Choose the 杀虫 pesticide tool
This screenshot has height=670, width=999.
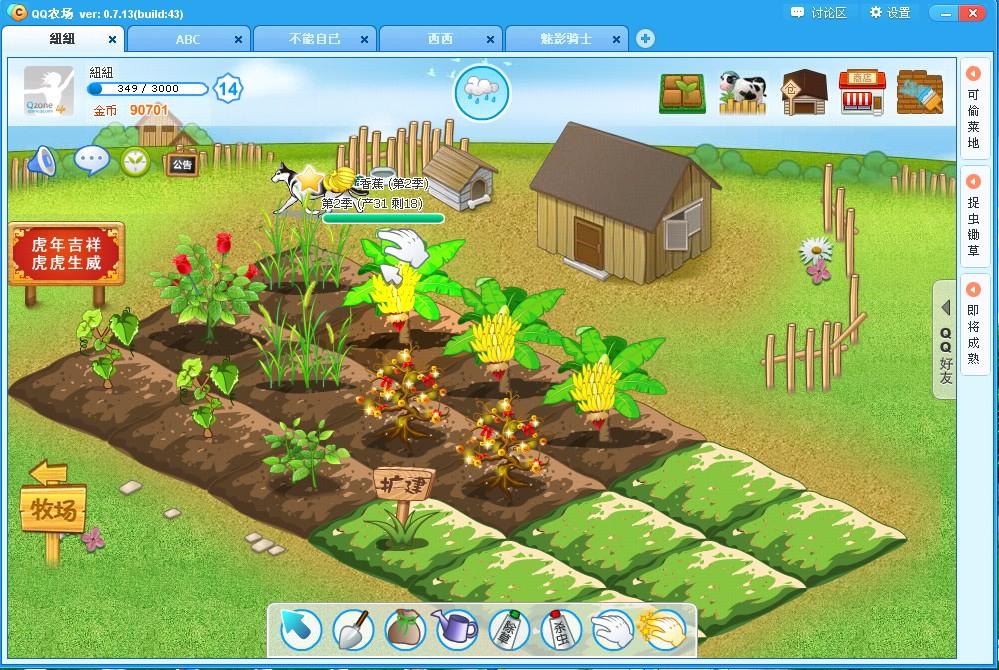click(560, 630)
